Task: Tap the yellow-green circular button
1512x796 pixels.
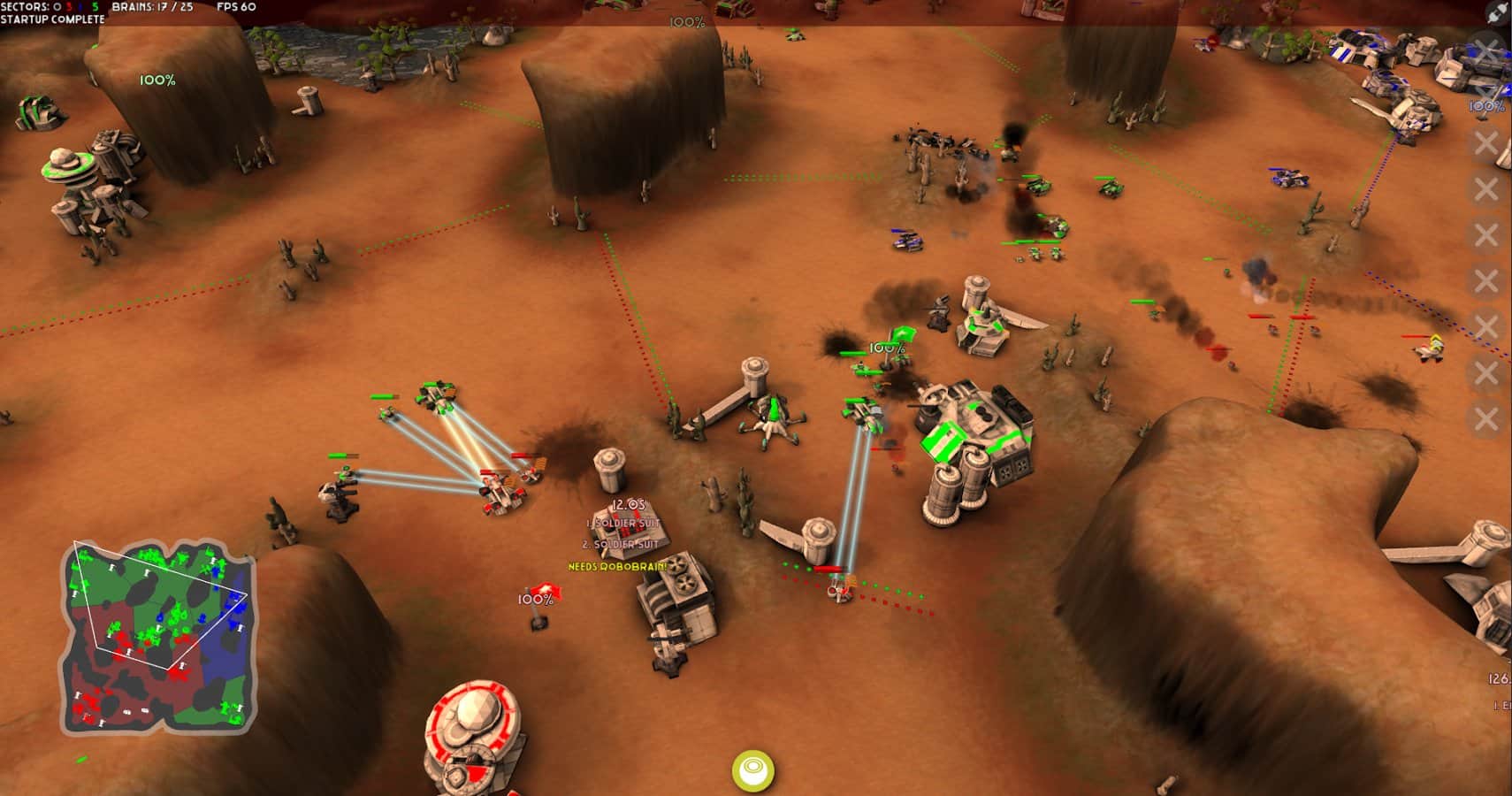Action: point(753,769)
